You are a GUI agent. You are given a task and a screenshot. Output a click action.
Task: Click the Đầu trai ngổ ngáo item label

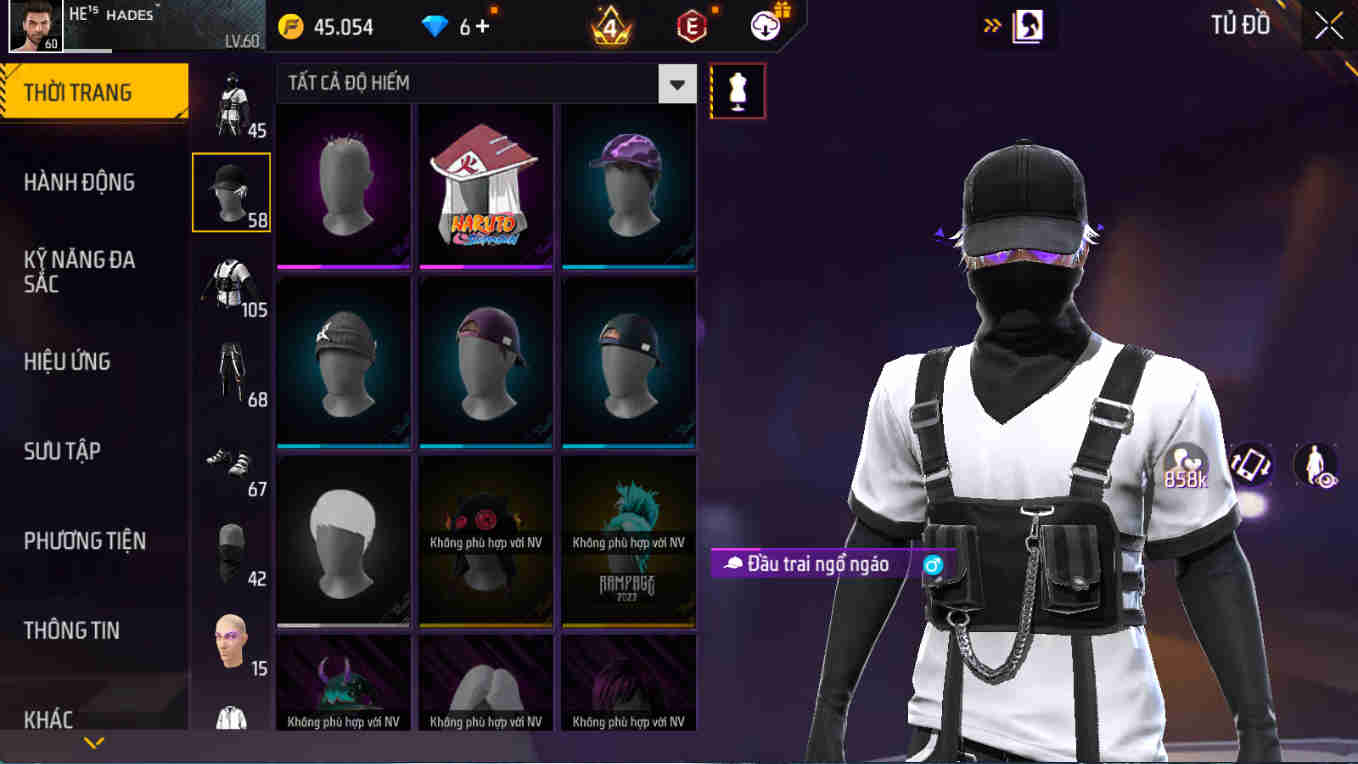pos(812,563)
